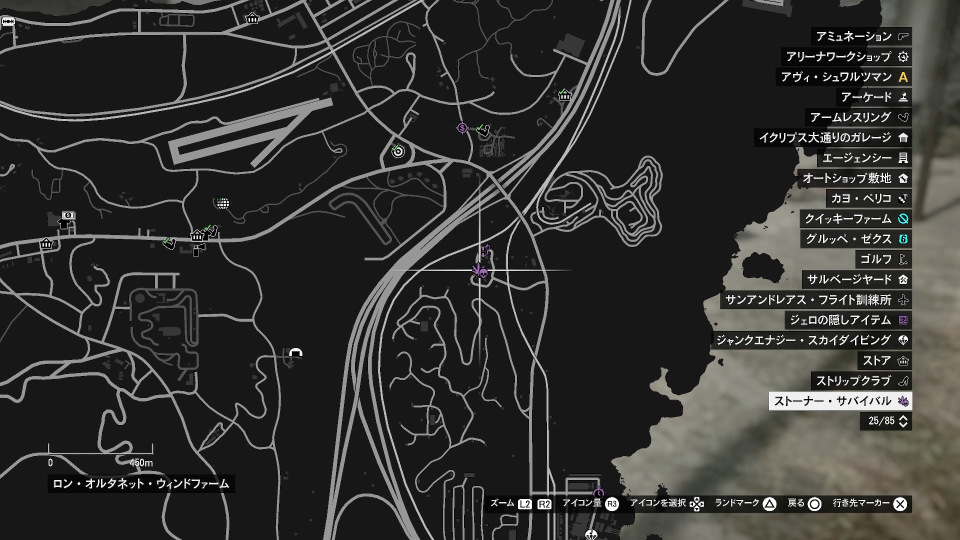Image resolution: width=960 pixels, height=540 pixels.
Task: Pick ジャンクエナジー・スカイダイビング in the legend
Action: [x=812, y=340]
